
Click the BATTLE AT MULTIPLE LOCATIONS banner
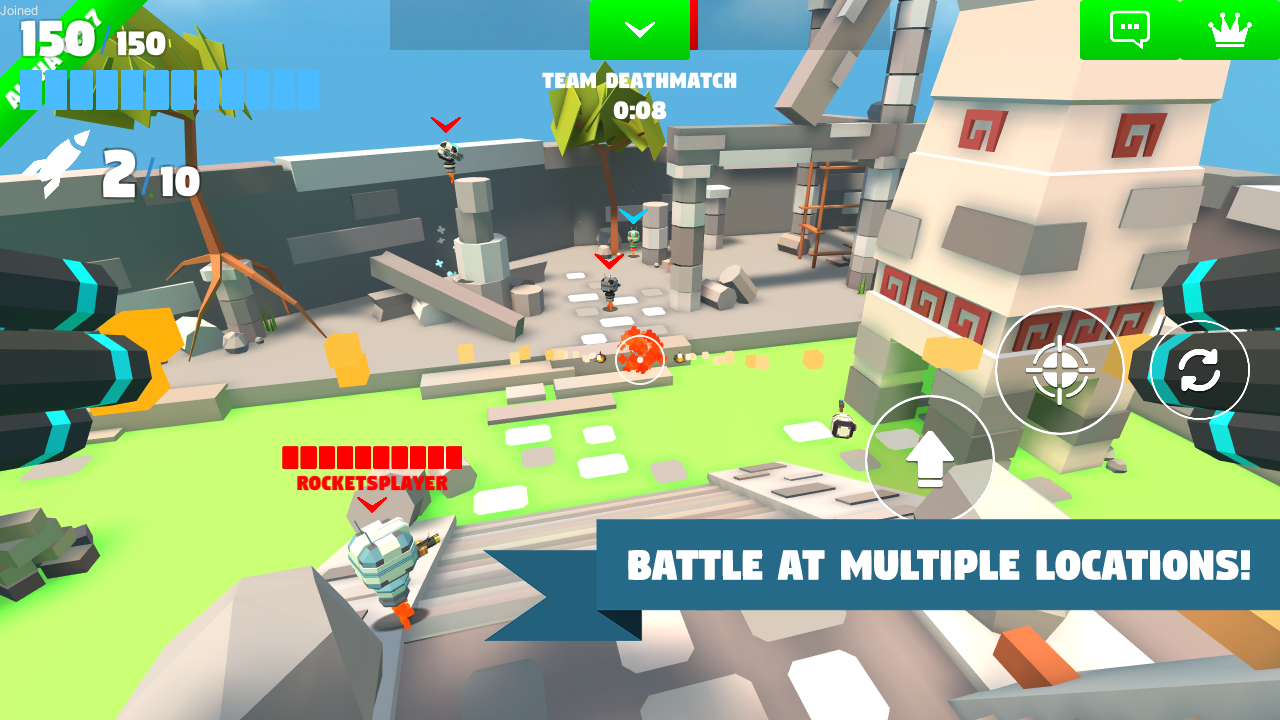(x=938, y=565)
